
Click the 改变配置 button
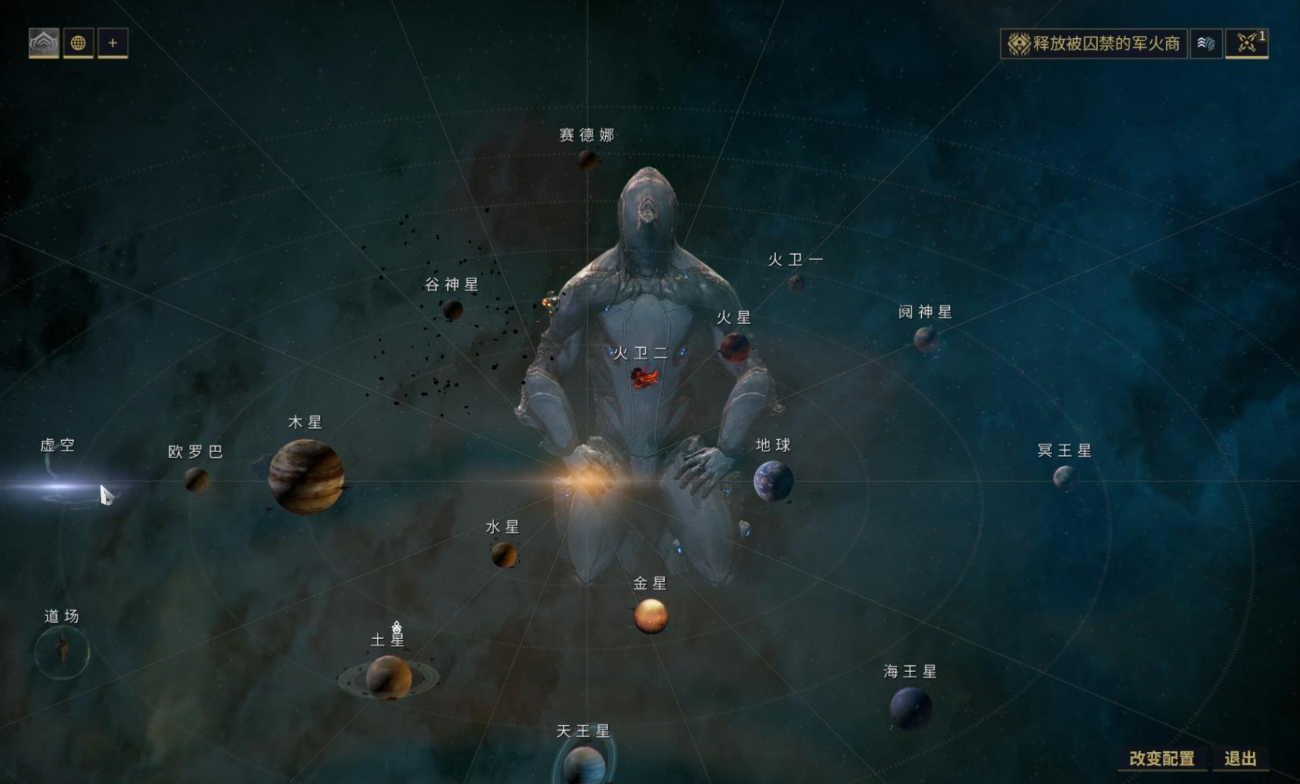click(1161, 759)
